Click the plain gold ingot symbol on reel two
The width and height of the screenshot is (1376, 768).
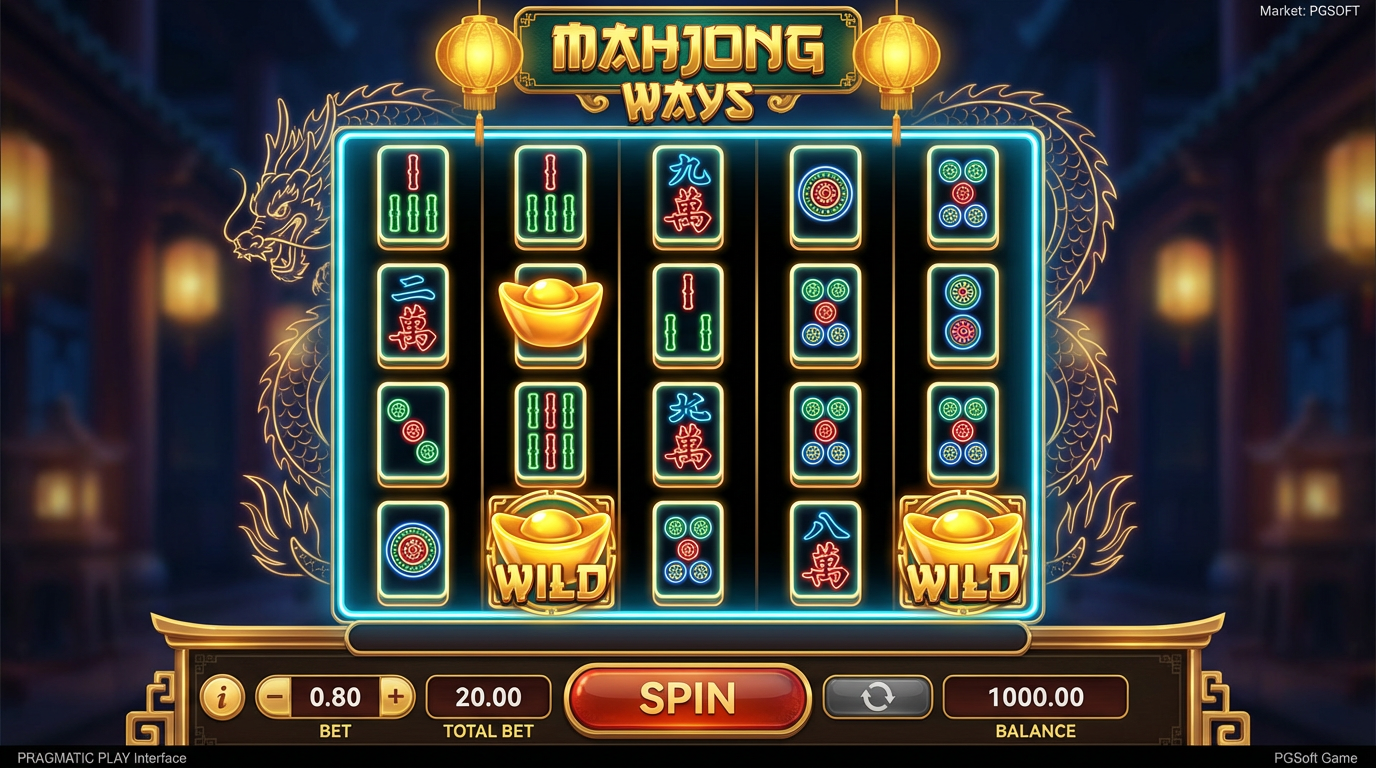[551, 315]
